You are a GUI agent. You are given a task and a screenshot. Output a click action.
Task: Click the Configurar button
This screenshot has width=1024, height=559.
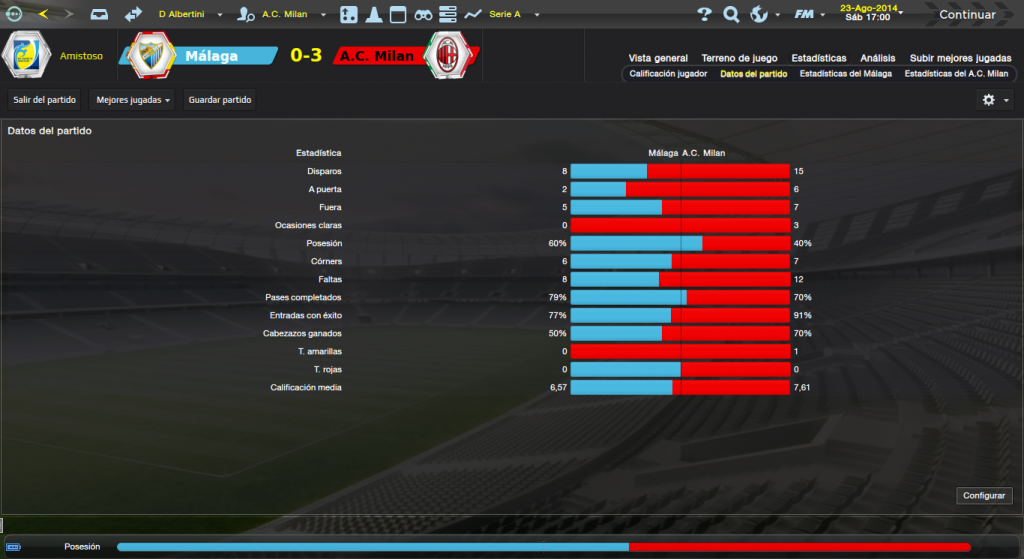985,496
